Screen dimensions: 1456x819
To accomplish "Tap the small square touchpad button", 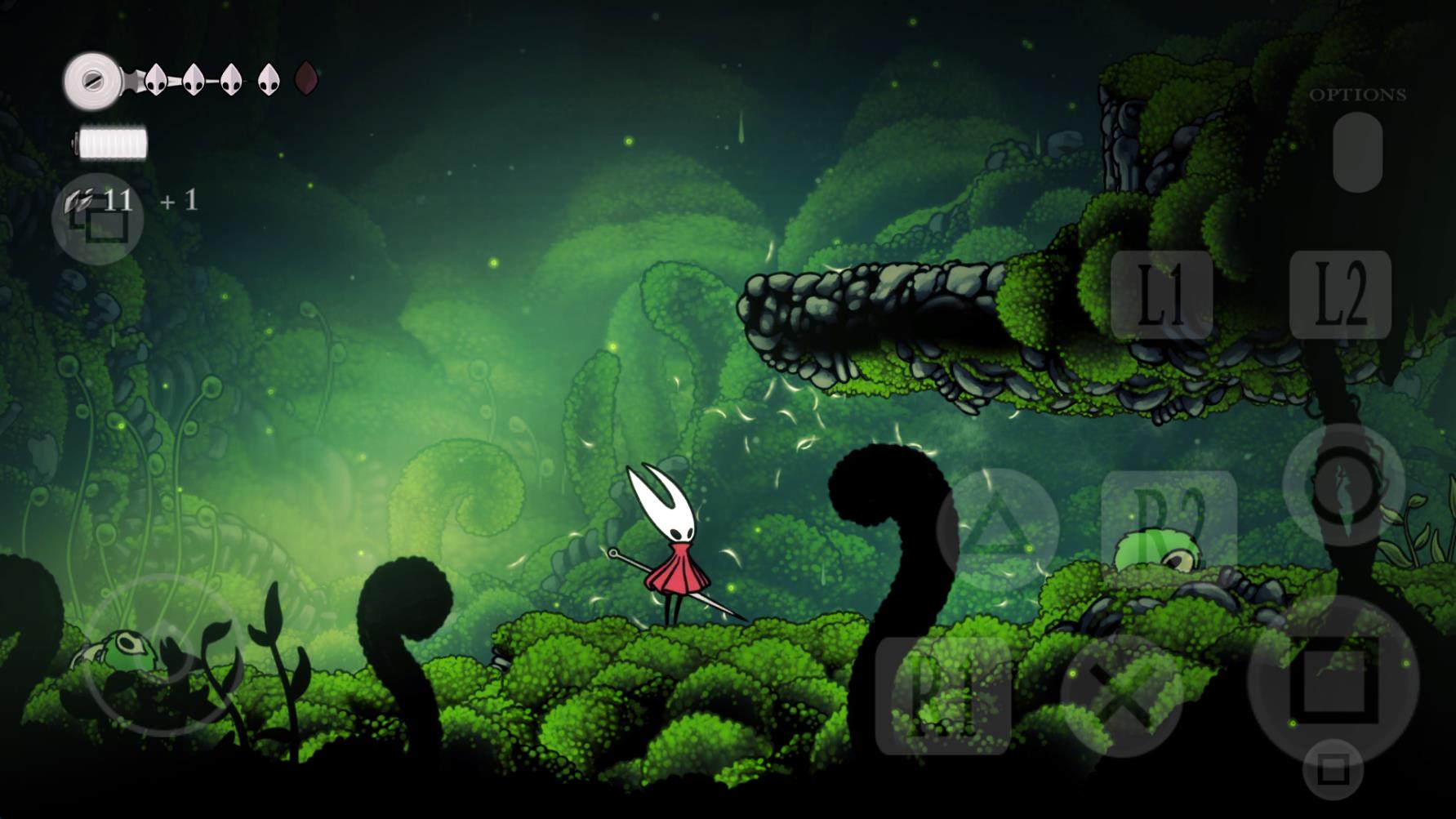I will click(x=1333, y=769).
